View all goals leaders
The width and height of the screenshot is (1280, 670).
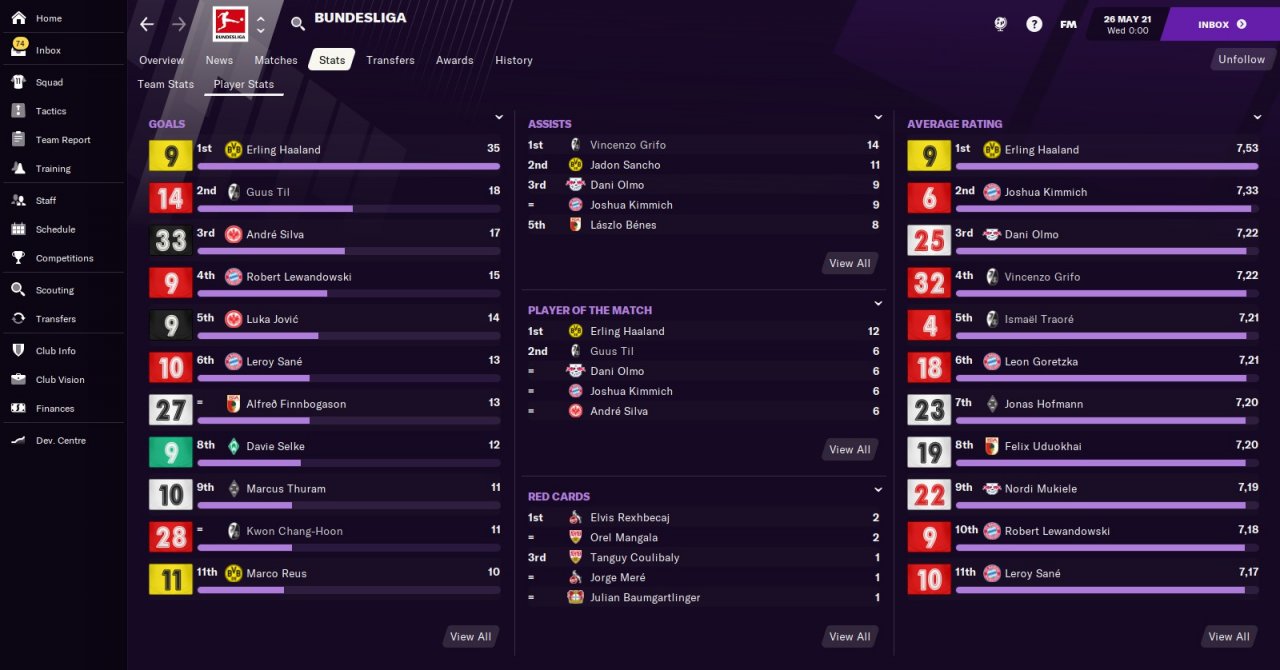click(x=470, y=636)
